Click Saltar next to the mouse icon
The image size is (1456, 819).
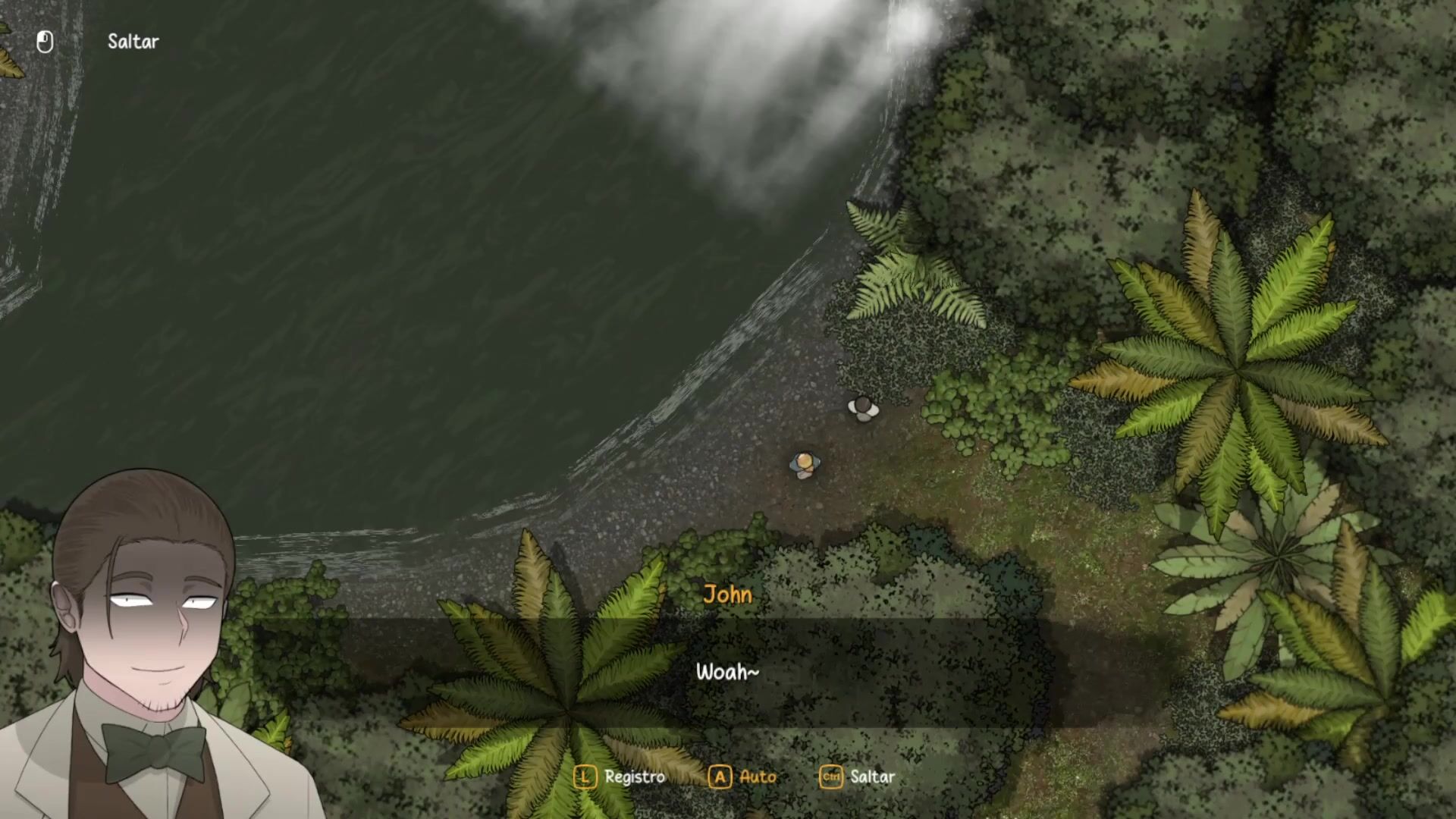[x=133, y=42]
